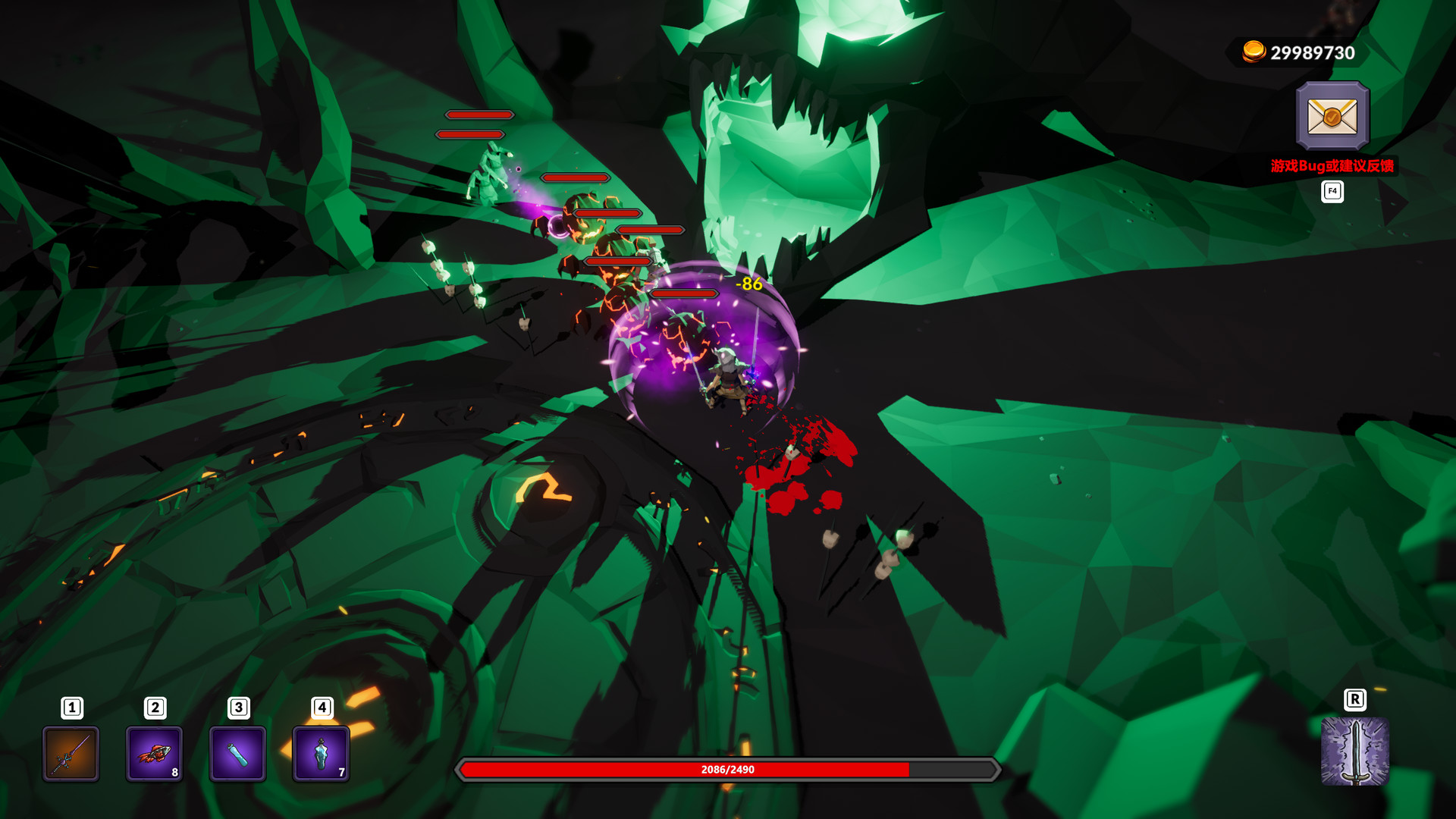The image size is (1456, 819).
Task: Click the hotkey badge above slot 2
Action: (x=155, y=707)
